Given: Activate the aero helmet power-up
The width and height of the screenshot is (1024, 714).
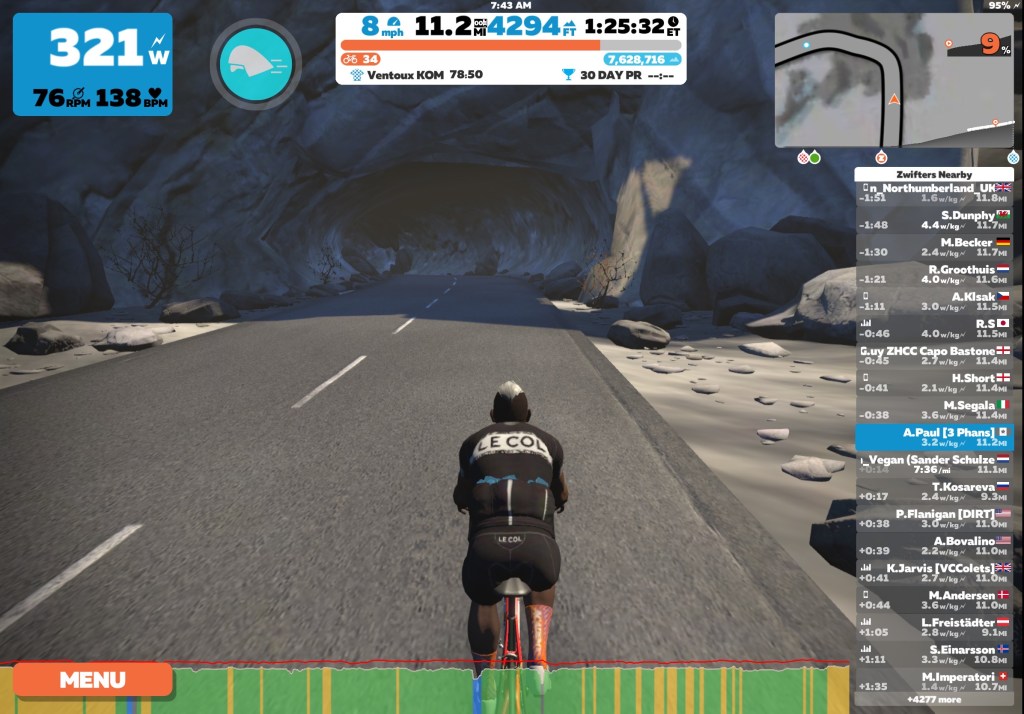Looking at the screenshot, I should 255,64.
